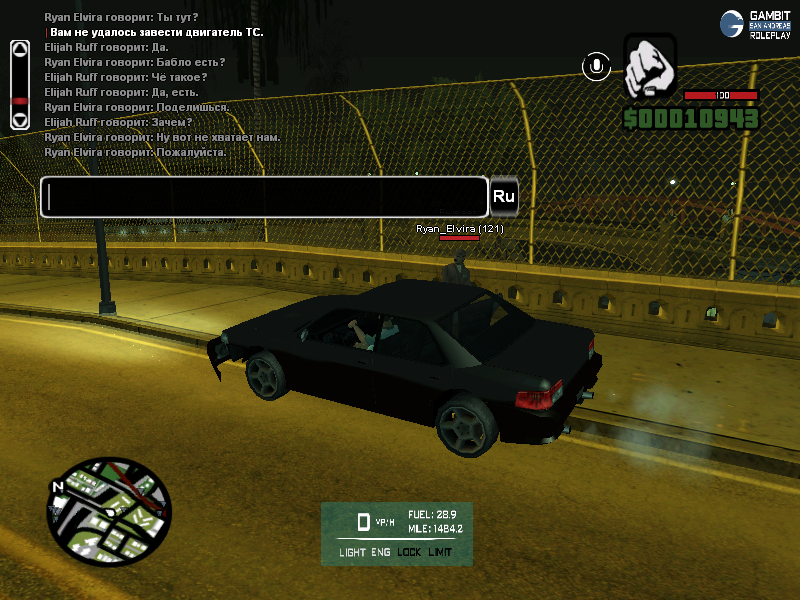The height and width of the screenshot is (600, 800).
Task: Toggle the microphone voice chat icon
Action: pyautogui.click(x=596, y=67)
